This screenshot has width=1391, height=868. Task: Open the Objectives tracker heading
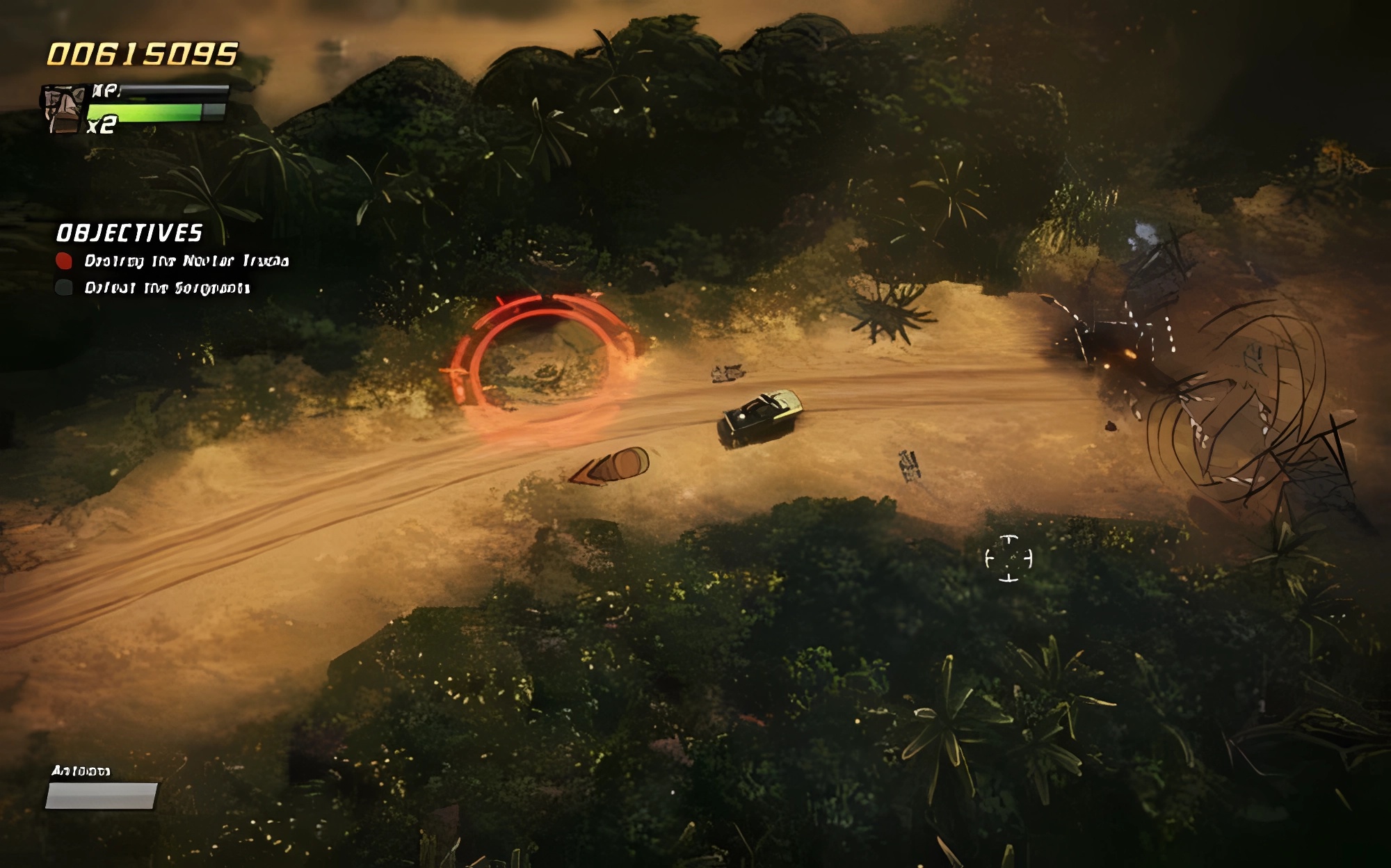[129, 233]
